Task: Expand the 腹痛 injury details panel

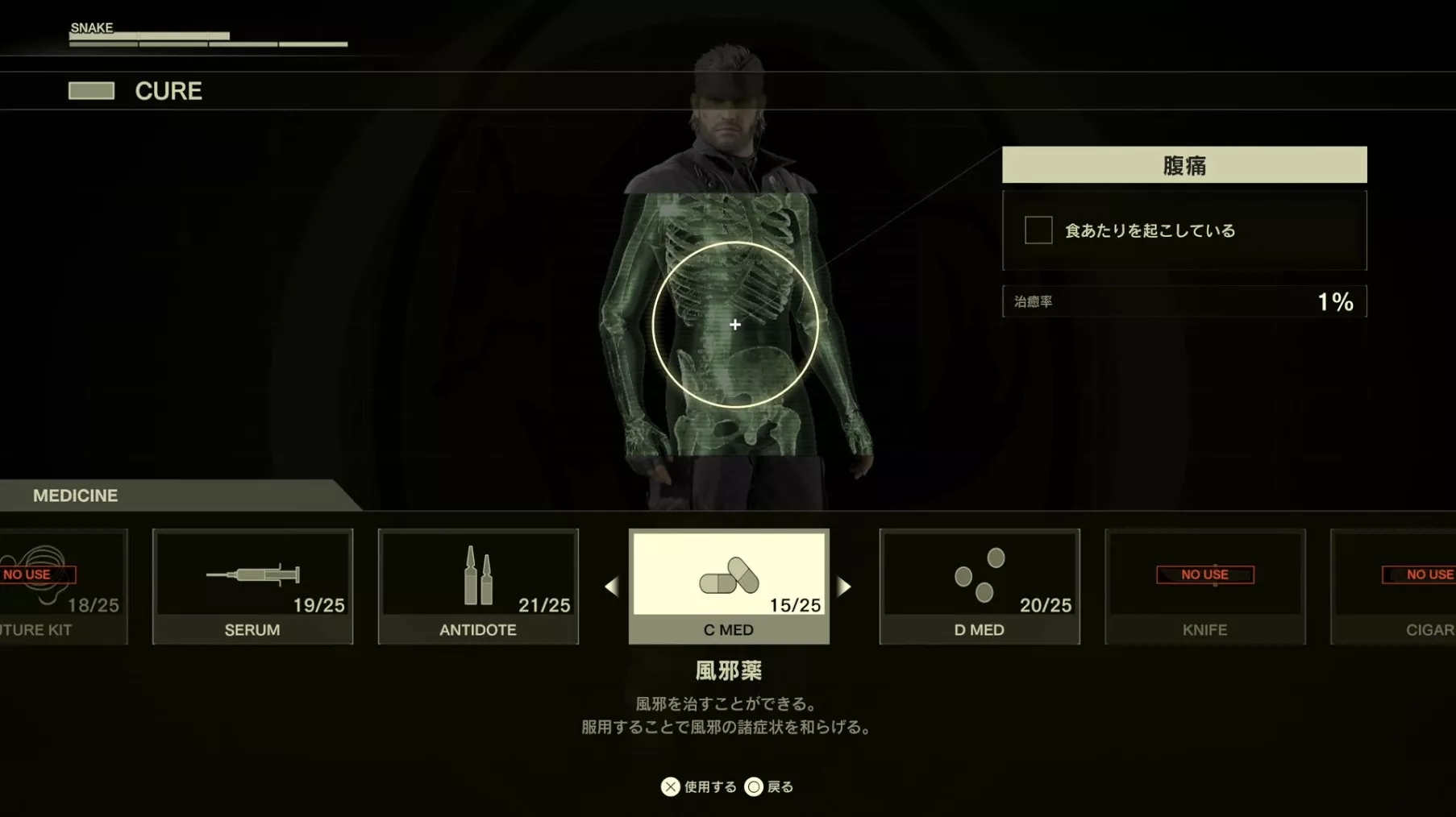Action: (x=1184, y=164)
